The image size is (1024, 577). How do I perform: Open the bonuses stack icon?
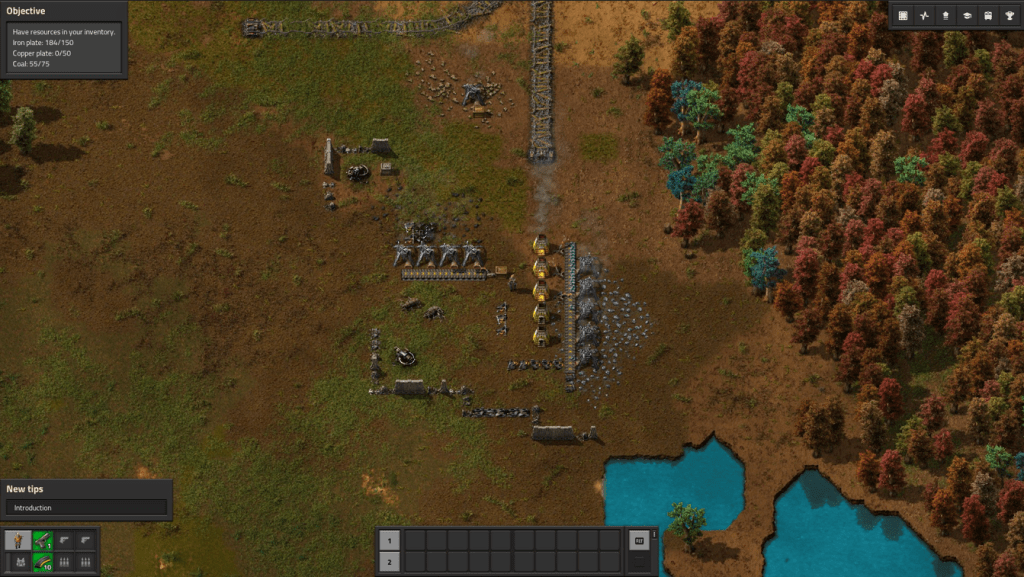pyautogui.click(x=946, y=16)
